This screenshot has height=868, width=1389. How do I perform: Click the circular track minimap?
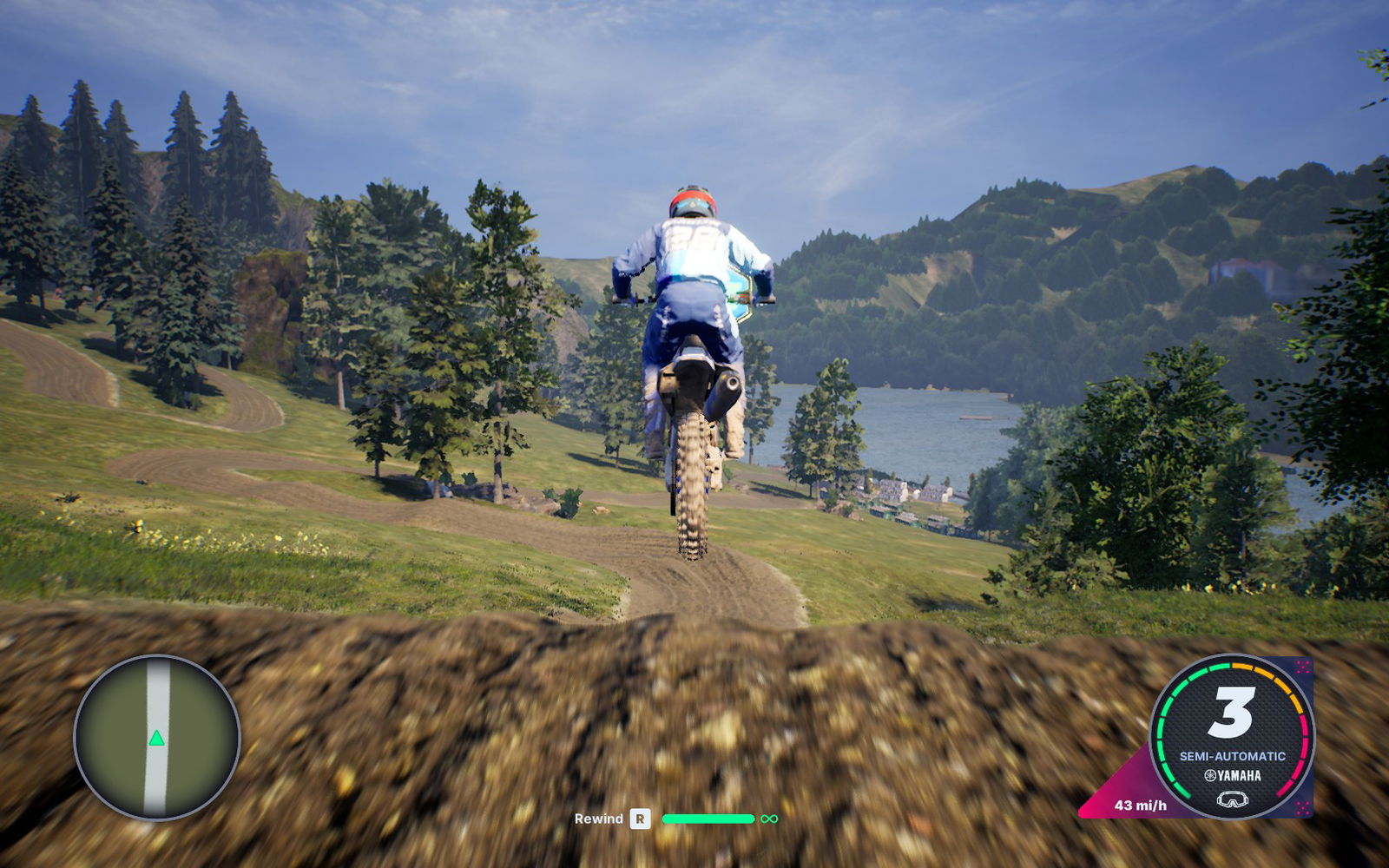(x=157, y=737)
